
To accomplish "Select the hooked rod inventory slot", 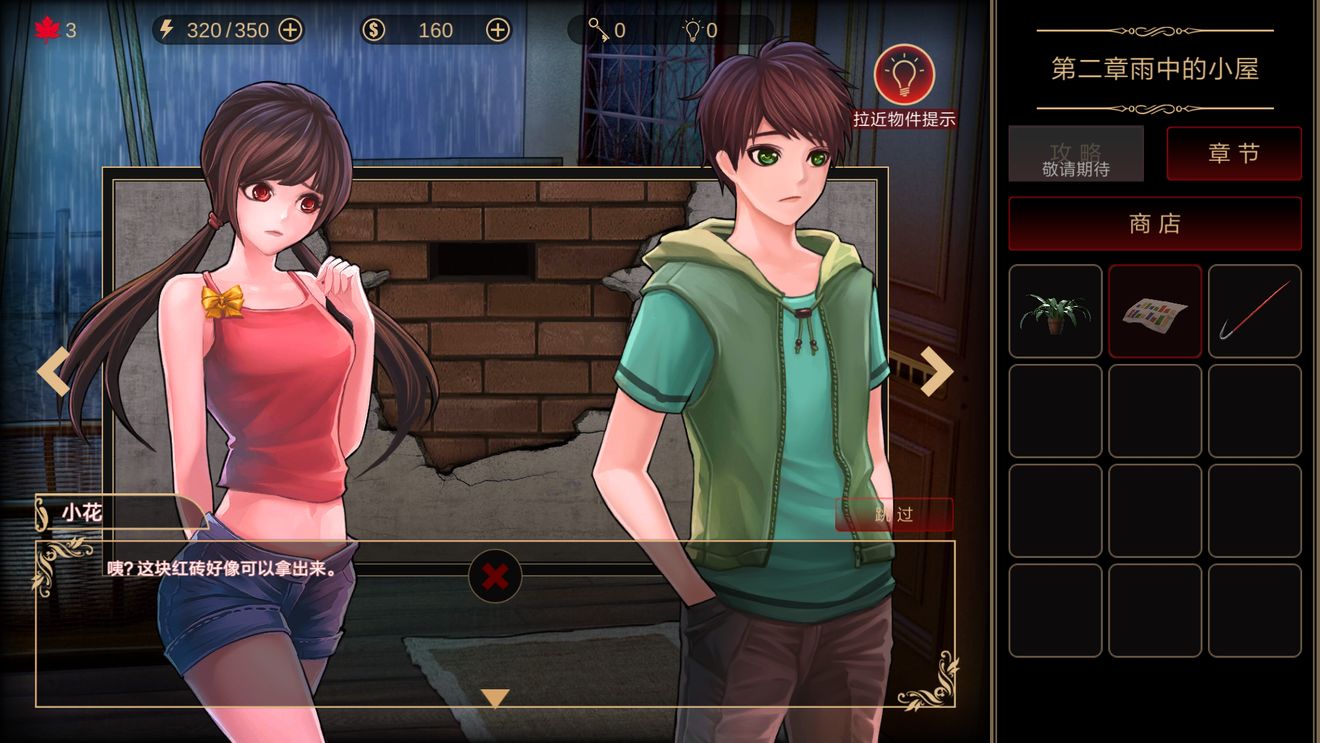I will [1255, 311].
